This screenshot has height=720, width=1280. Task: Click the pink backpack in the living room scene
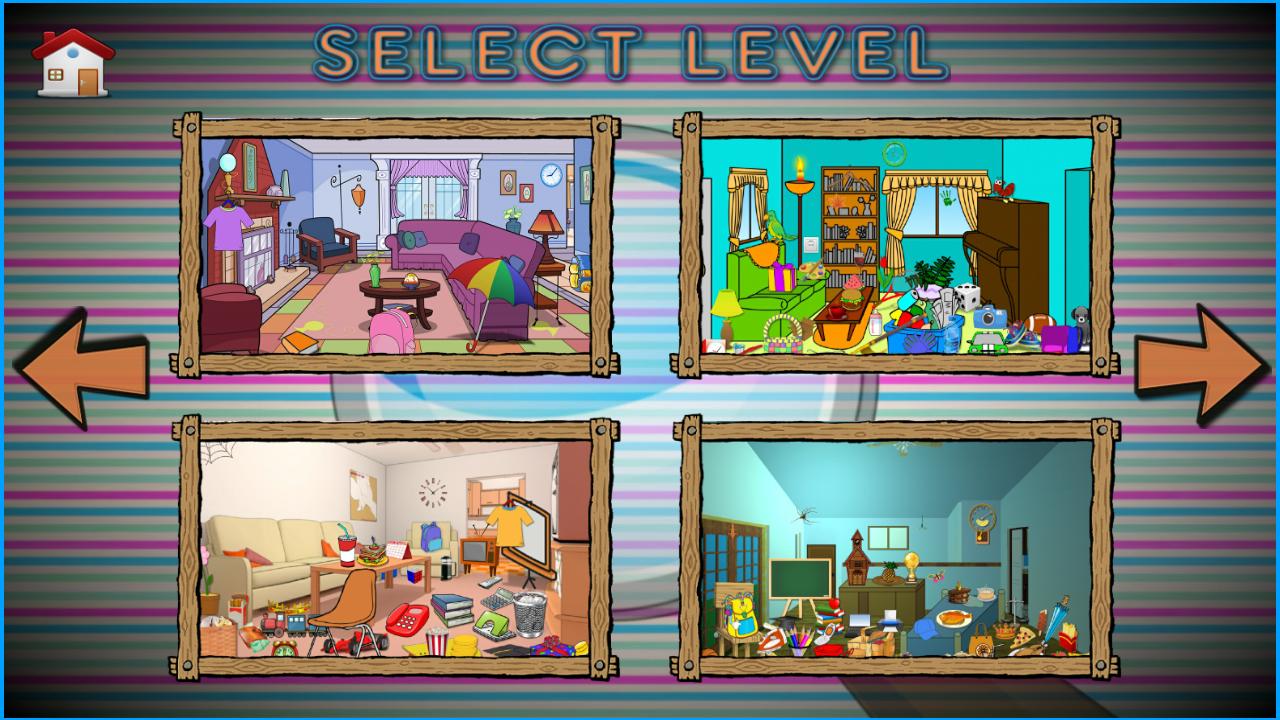tap(390, 335)
